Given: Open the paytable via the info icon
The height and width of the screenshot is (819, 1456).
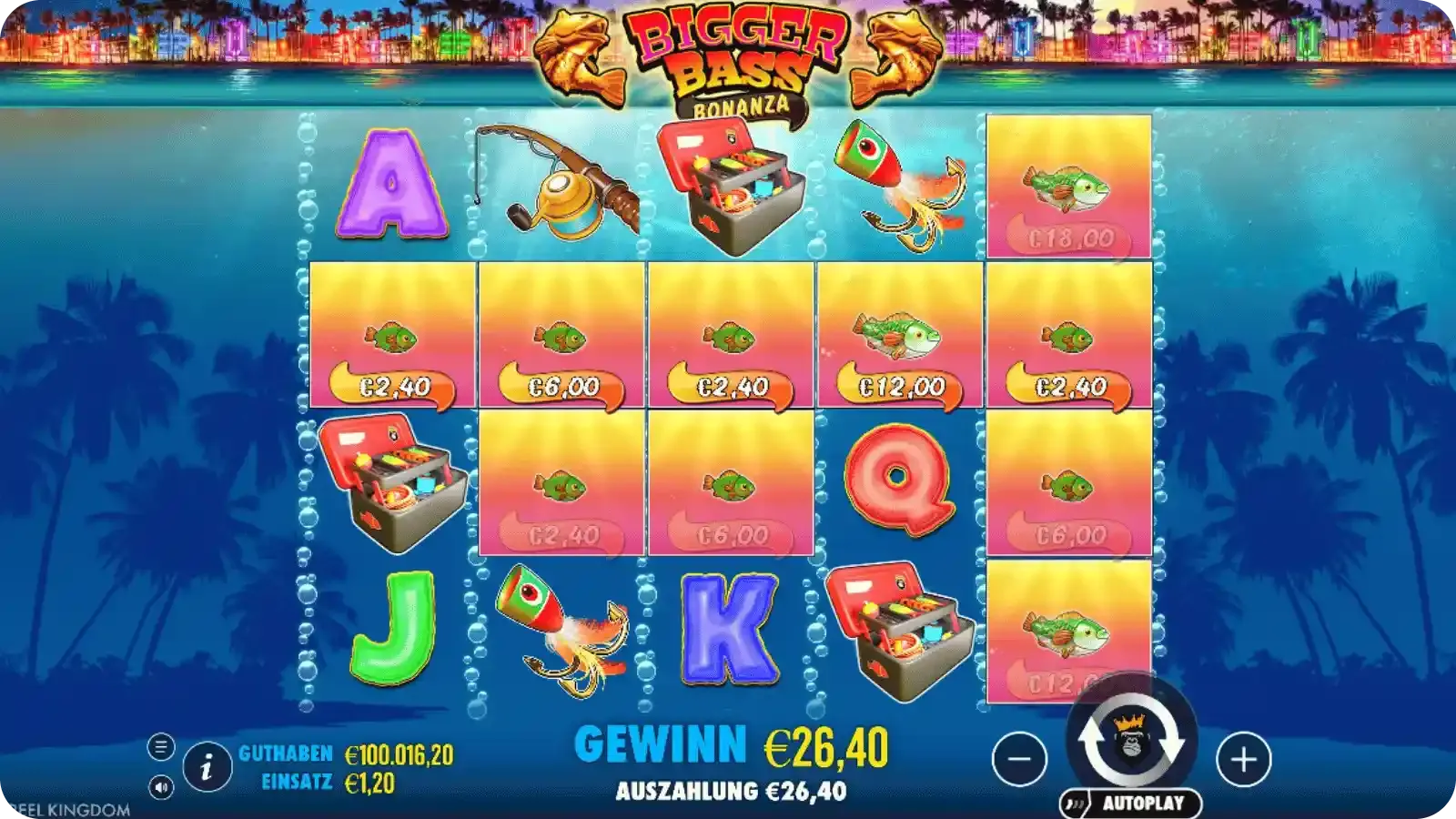Looking at the screenshot, I should click(206, 767).
